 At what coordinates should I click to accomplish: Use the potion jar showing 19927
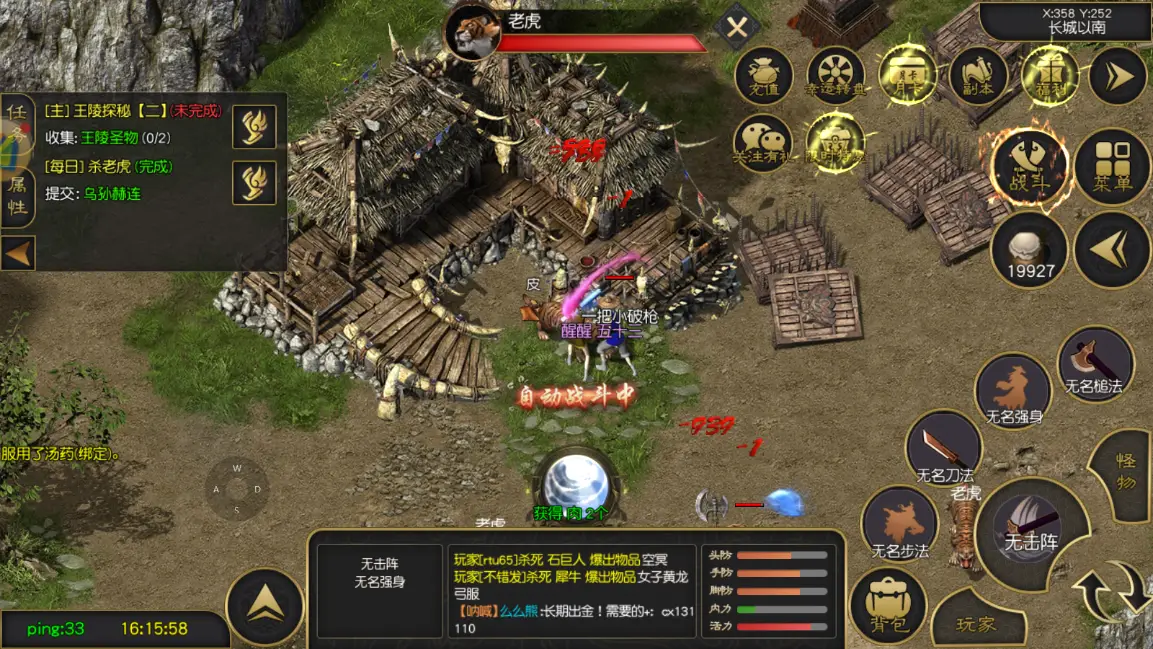tap(1029, 251)
